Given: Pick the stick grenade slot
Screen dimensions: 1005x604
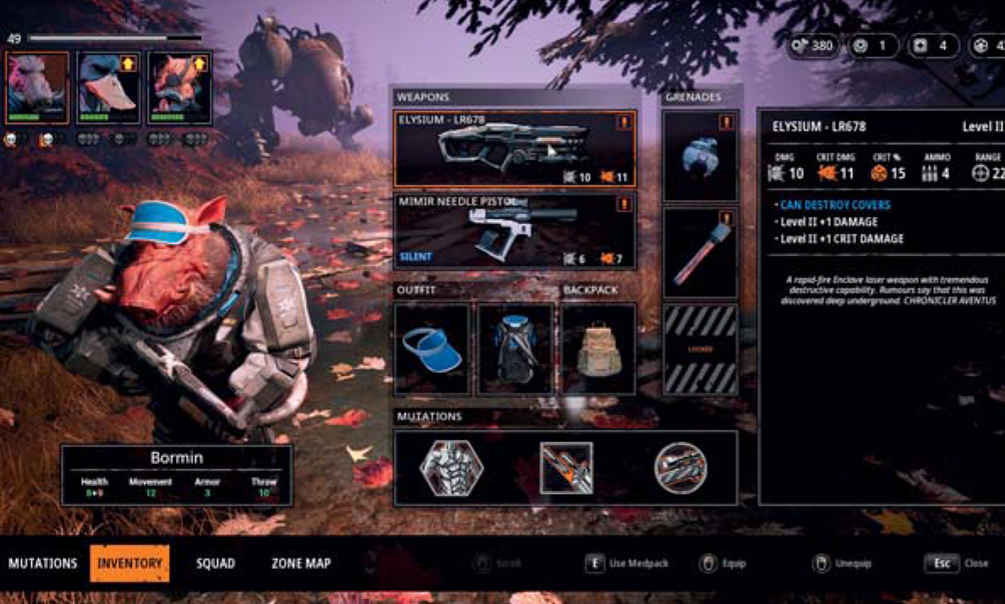Looking at the screenshot, I should point(700,253).
